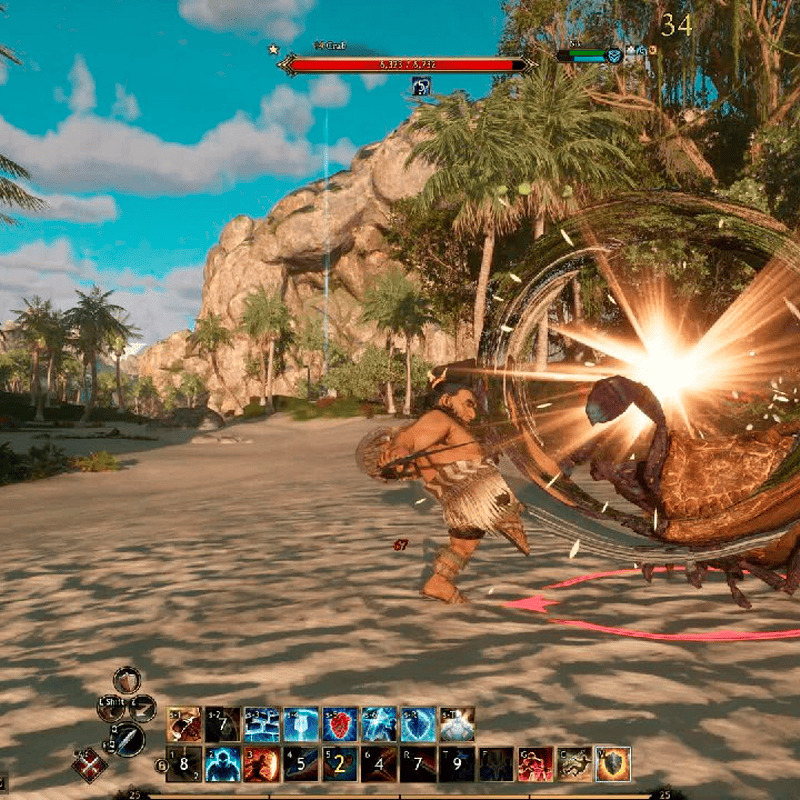This screenshot has height=800, width=800.
Task: Select the star marker beside the Crab bar
Action: (272, 49)
